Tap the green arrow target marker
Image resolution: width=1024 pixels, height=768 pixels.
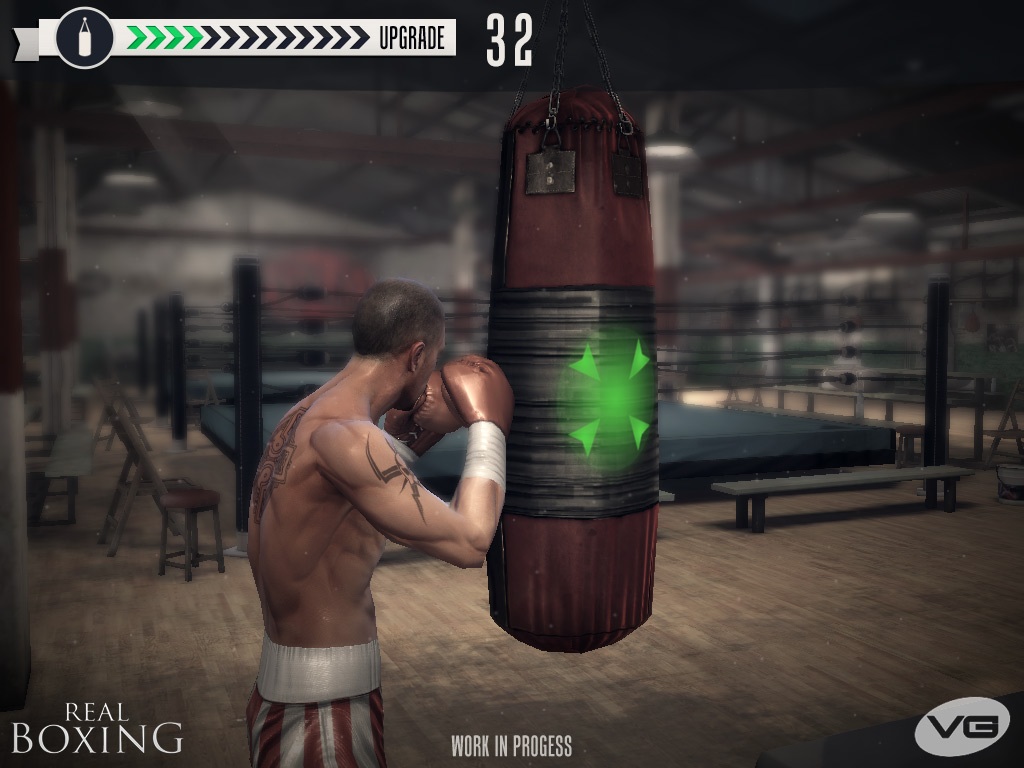click(610, 395)
